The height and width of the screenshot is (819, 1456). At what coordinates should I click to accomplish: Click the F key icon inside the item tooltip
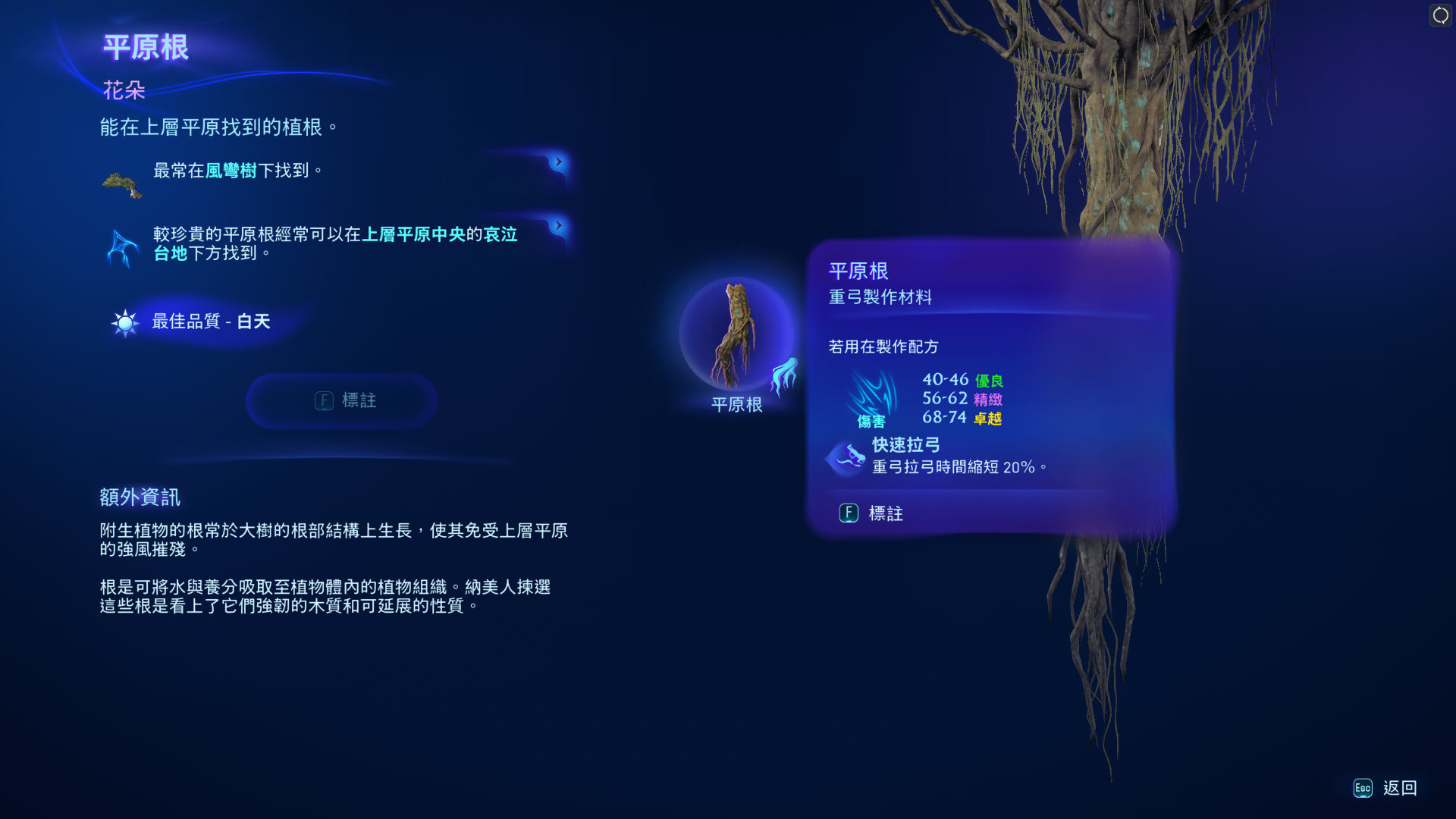click(849, 513)
